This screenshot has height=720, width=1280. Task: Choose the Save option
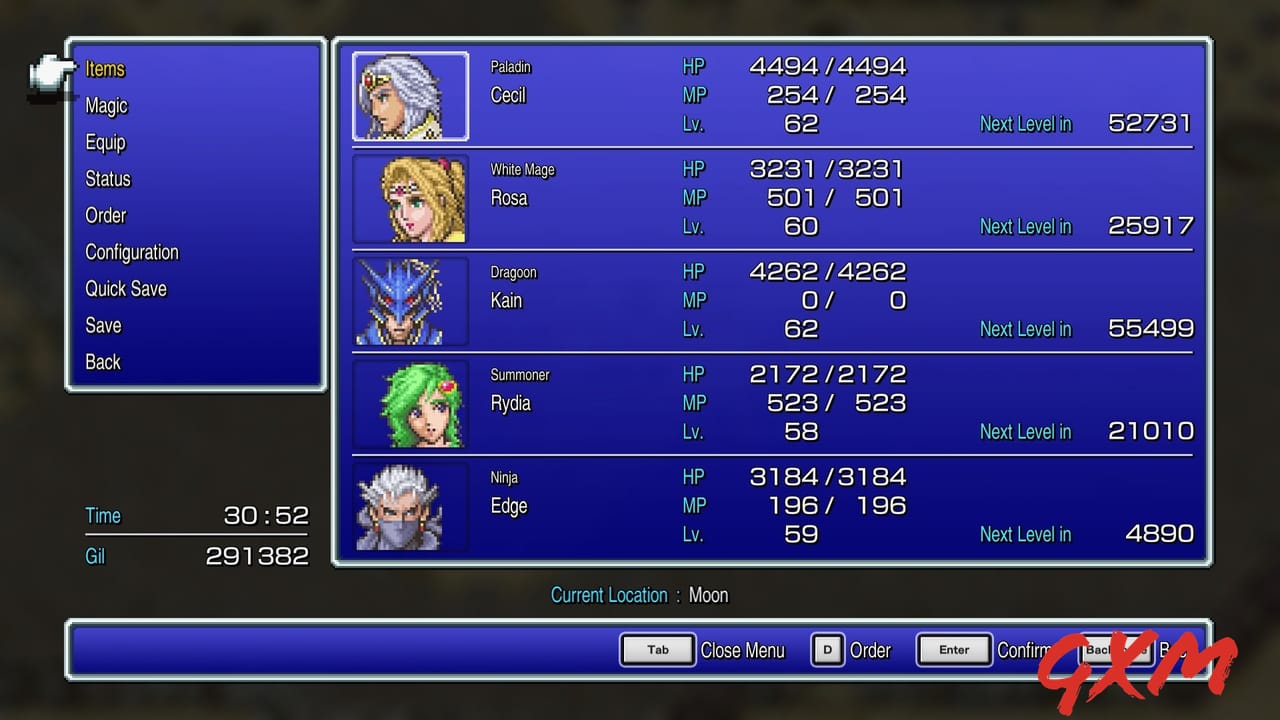103,325
